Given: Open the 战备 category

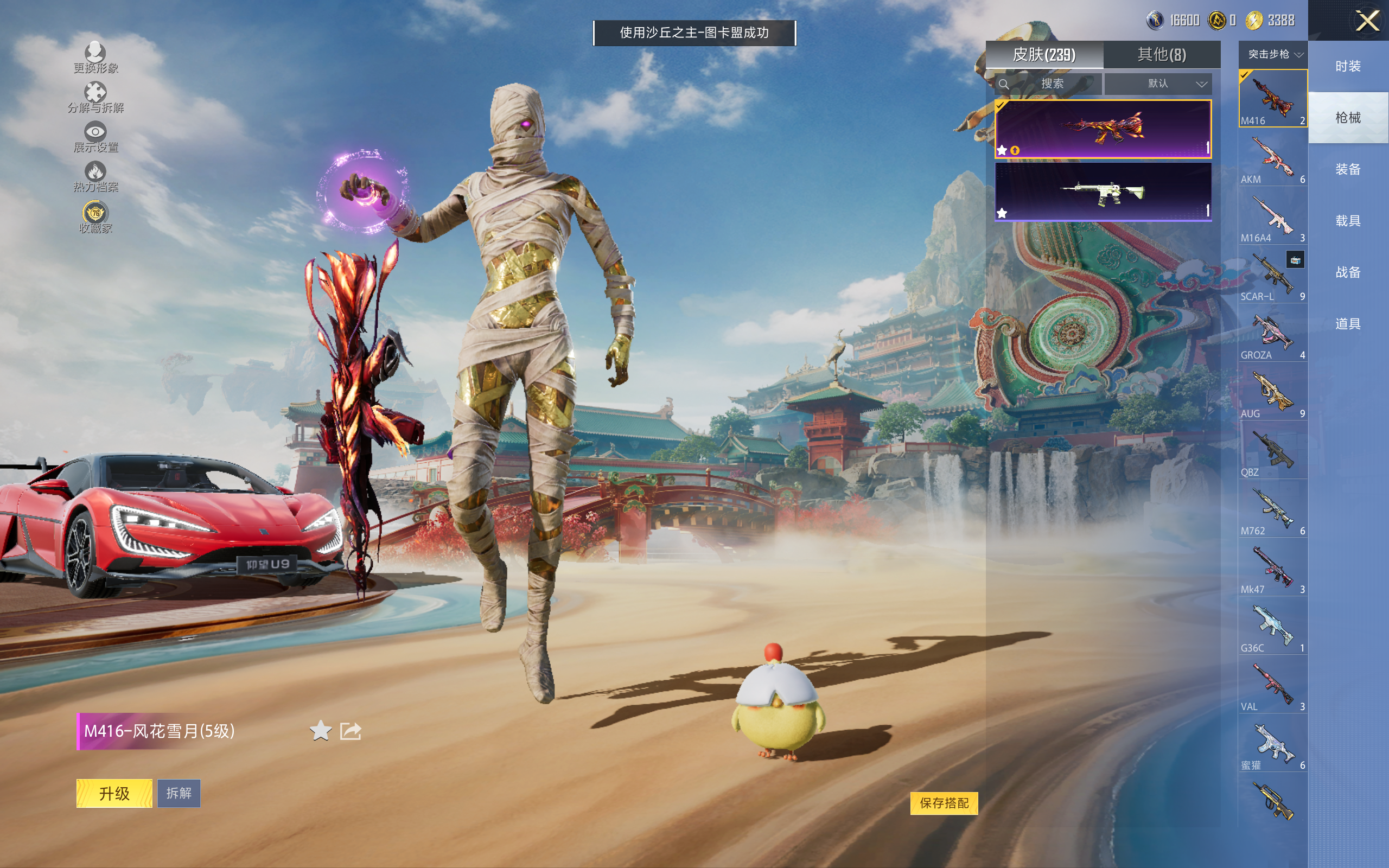Looking at the screenshot, I should click(1348, 273).
